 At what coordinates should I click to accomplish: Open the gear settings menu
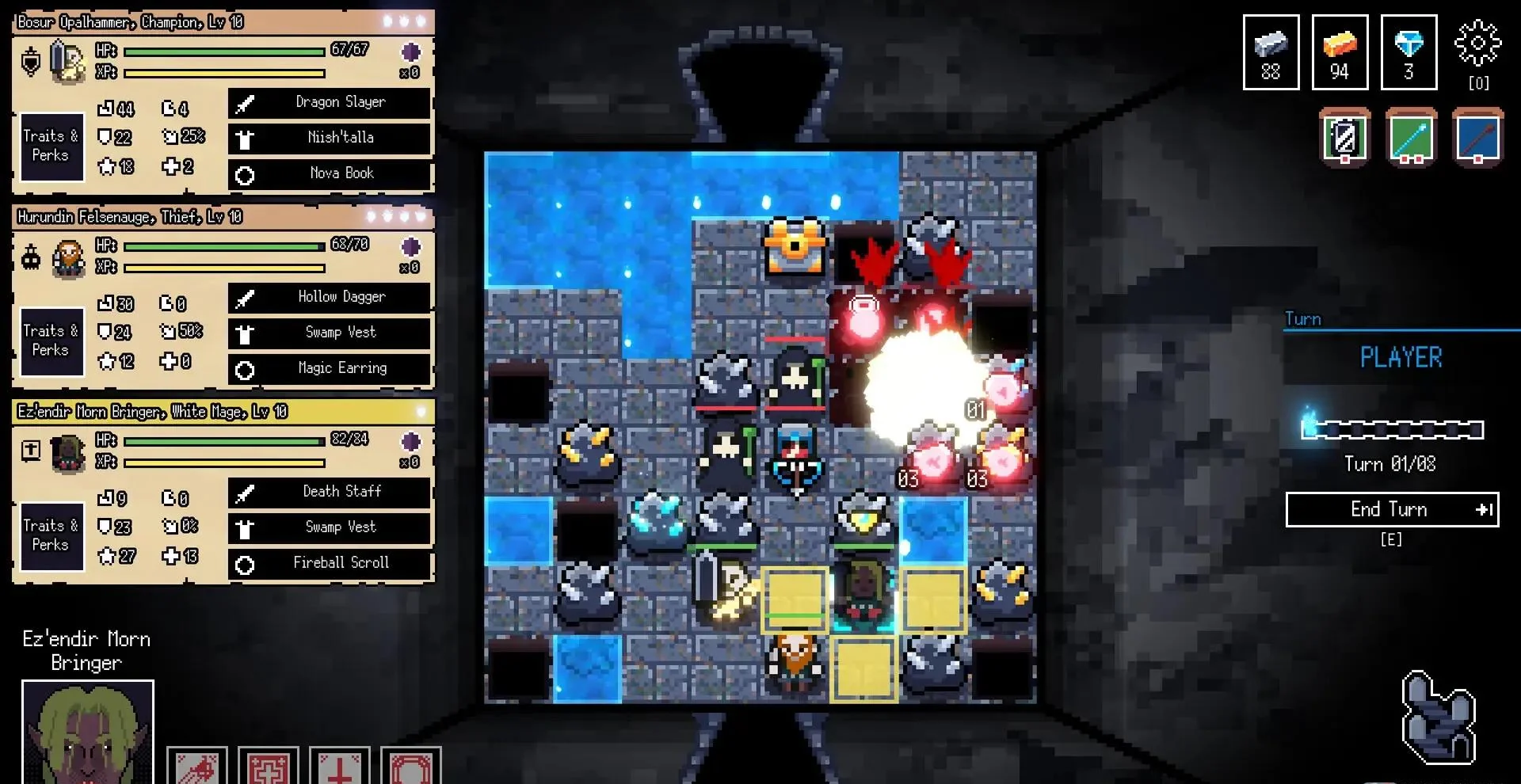(1477, 44)
